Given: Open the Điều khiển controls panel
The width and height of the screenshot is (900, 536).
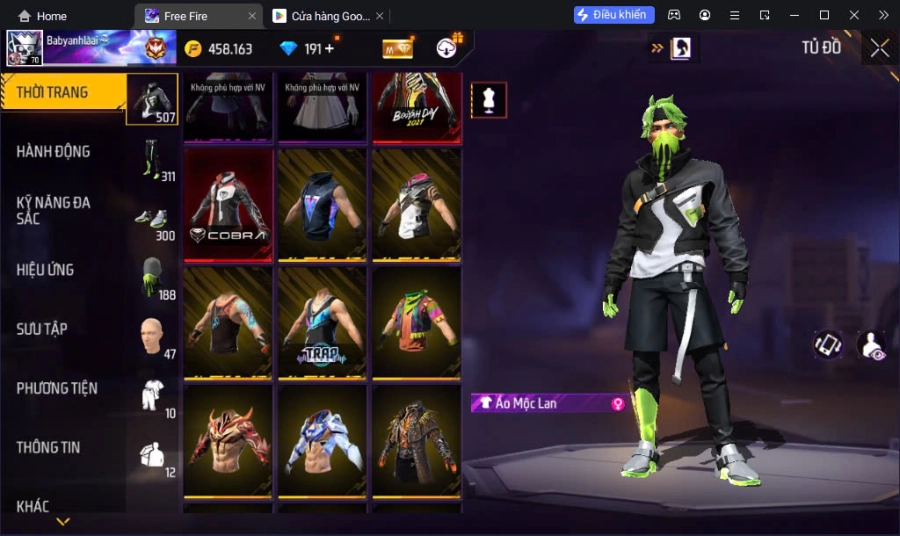Looking at the screenshot, I should coord(614,15).
